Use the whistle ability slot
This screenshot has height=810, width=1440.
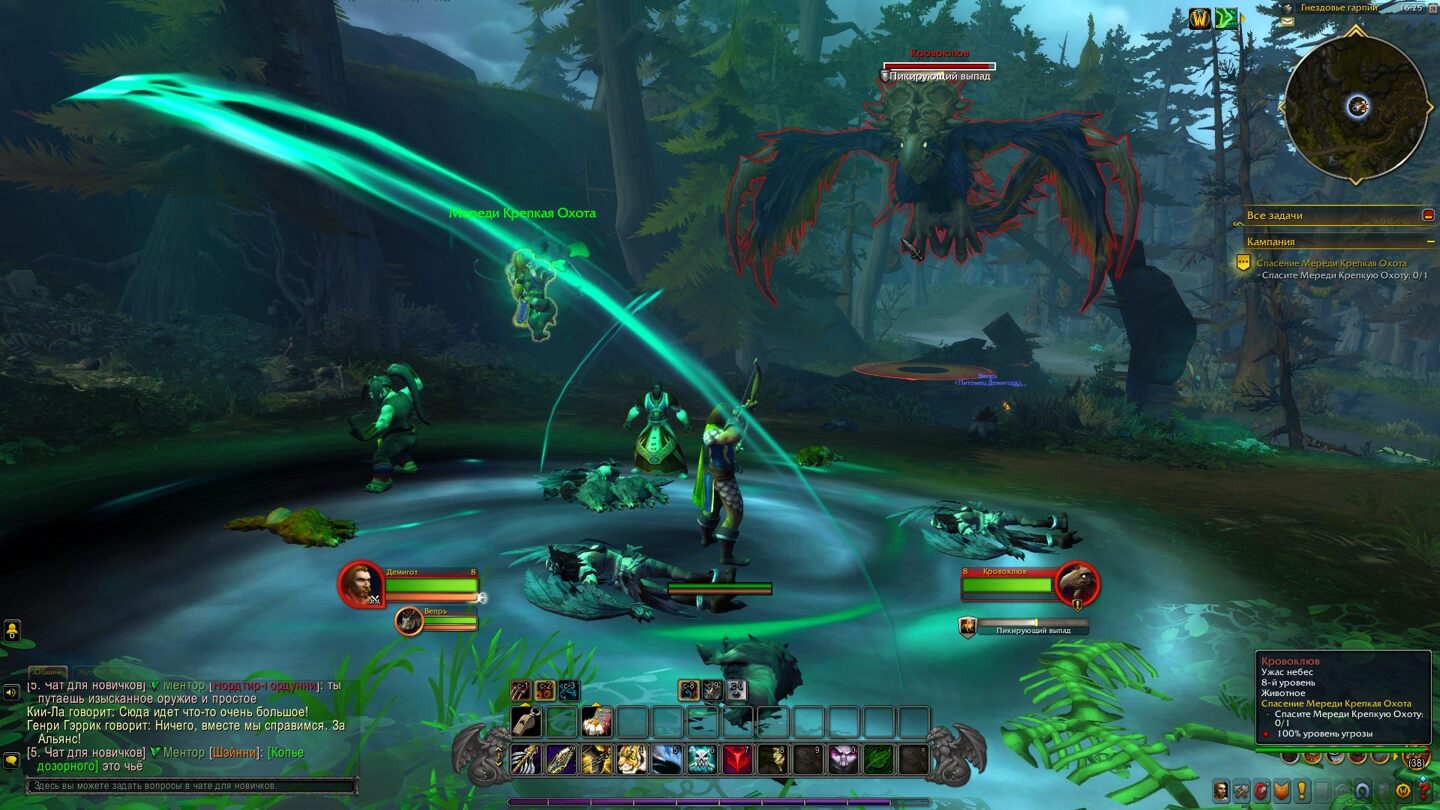click(x=526, y=722)
